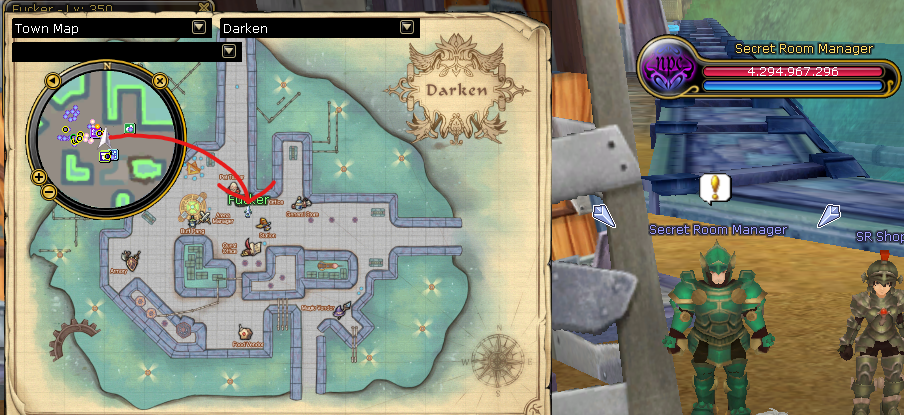Pick the Arena Manager crossed-swords marker
The image size is (904, 415).
[206, 214]
